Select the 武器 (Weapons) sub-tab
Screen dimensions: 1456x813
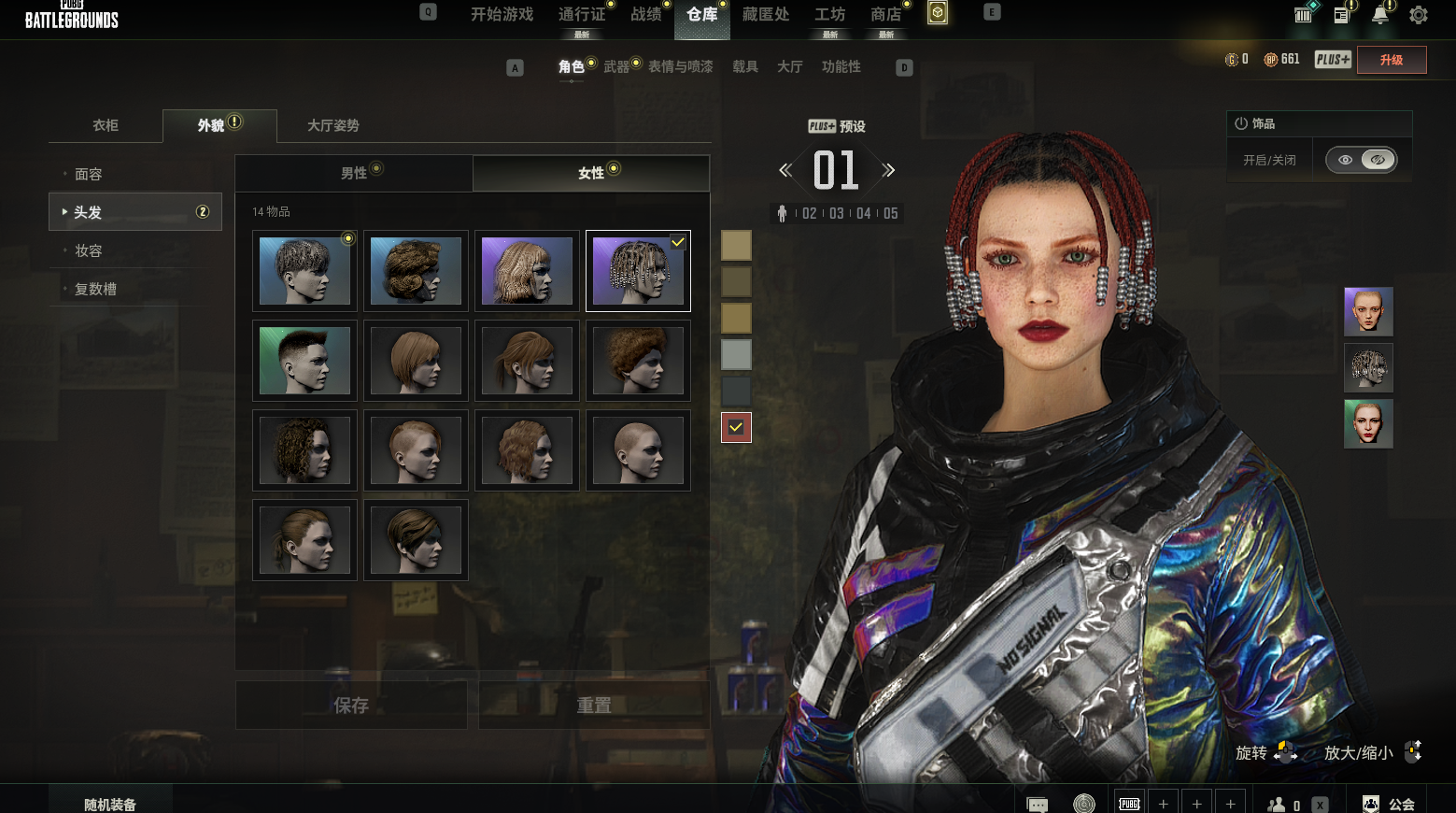point(616,66)
